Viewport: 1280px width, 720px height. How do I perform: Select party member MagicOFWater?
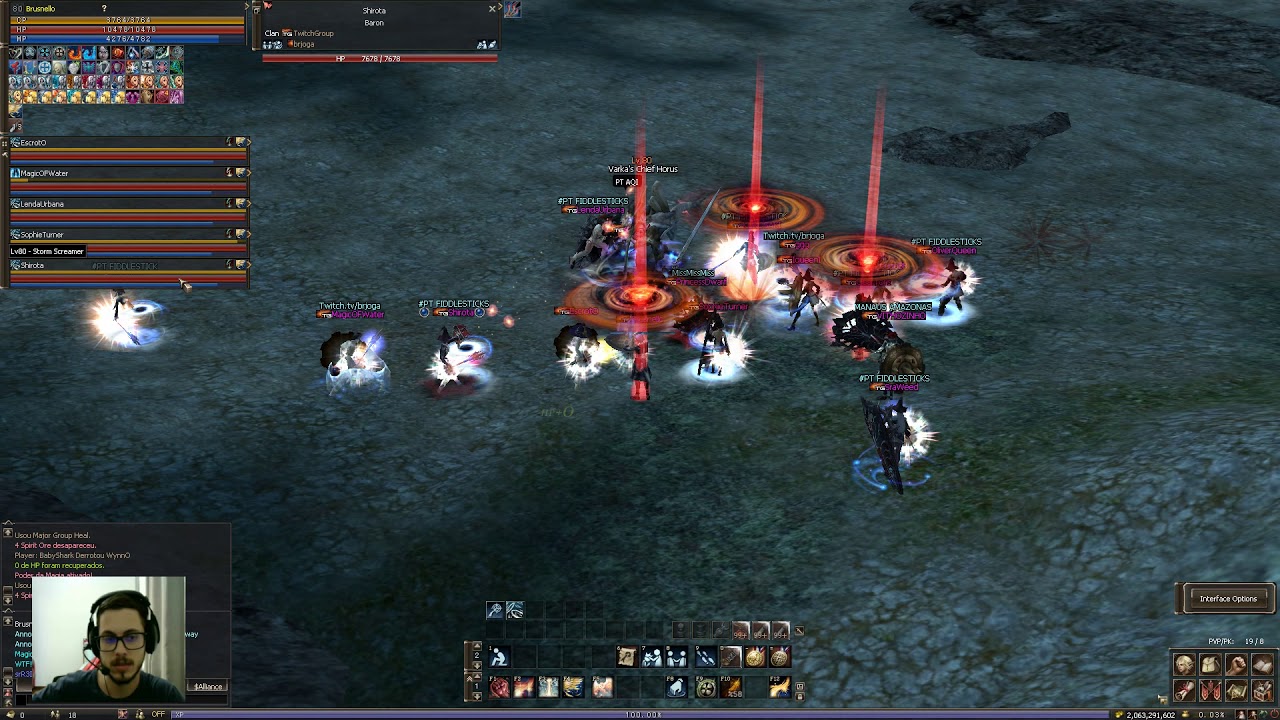coord(45,174)
